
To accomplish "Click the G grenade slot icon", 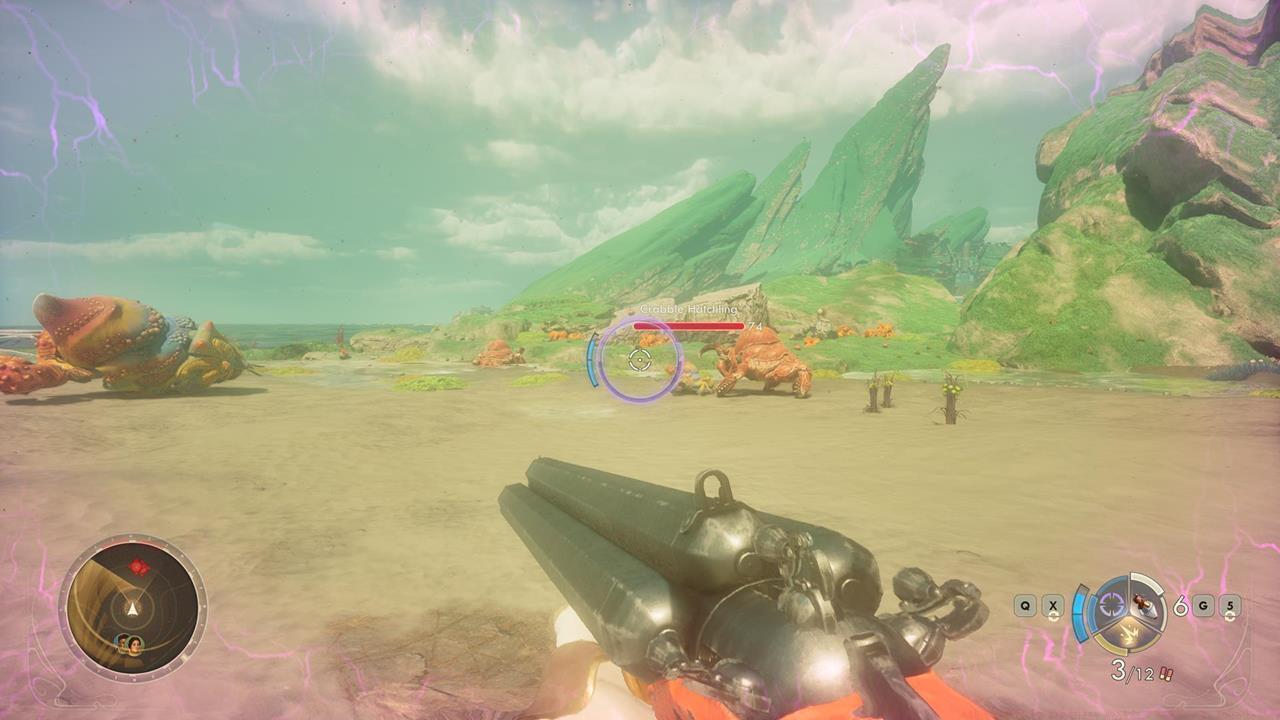I will [1203, 605].
